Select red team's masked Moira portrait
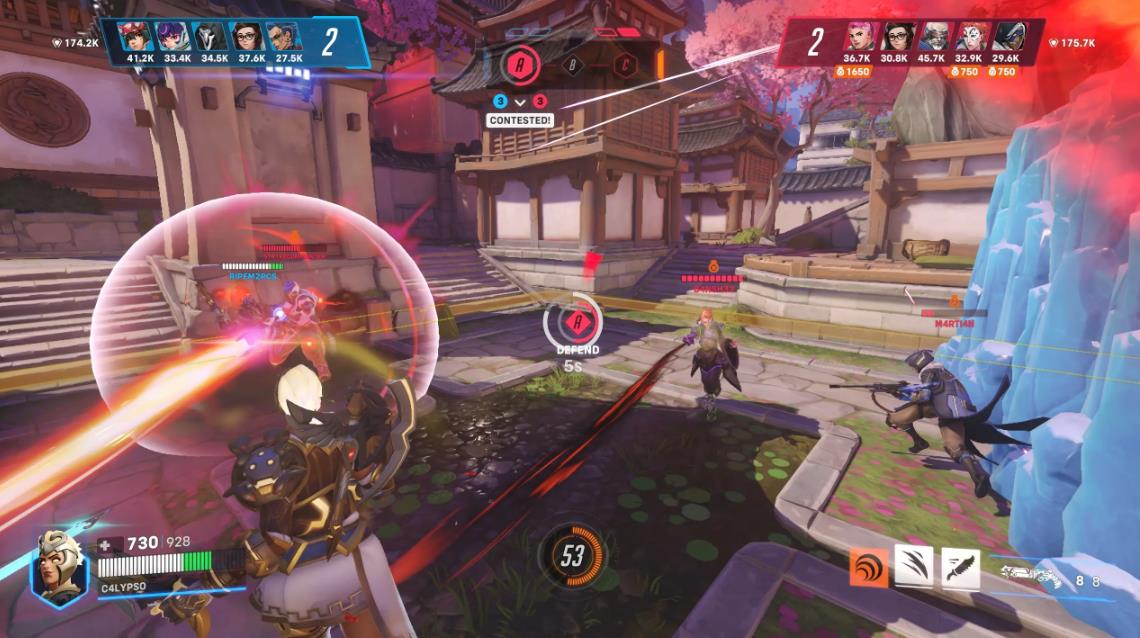Image resolution: width=1140 pixels, height=638 pixels. pos(971,37)
